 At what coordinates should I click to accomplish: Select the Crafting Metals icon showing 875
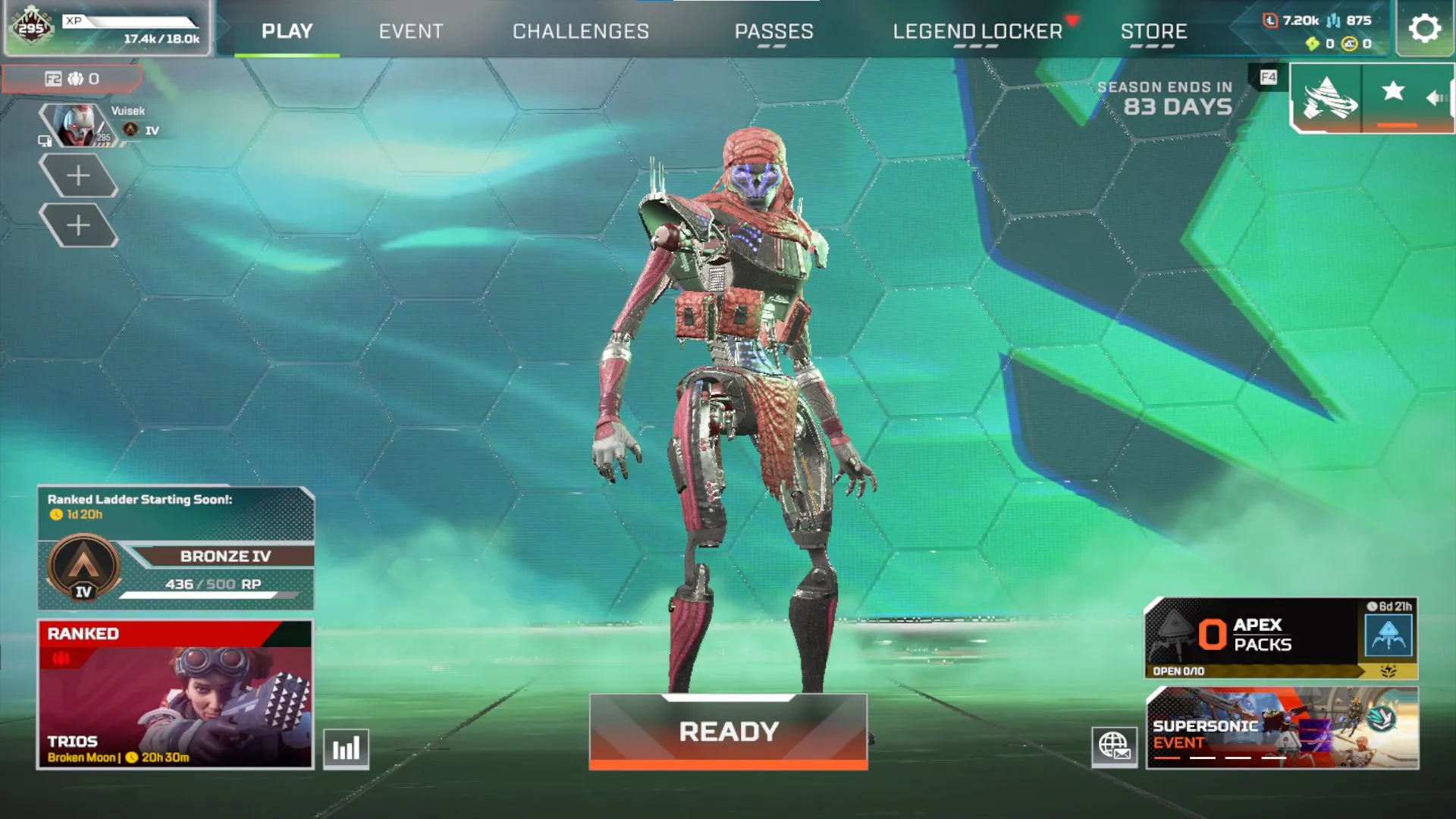(x=1333, y=20)
